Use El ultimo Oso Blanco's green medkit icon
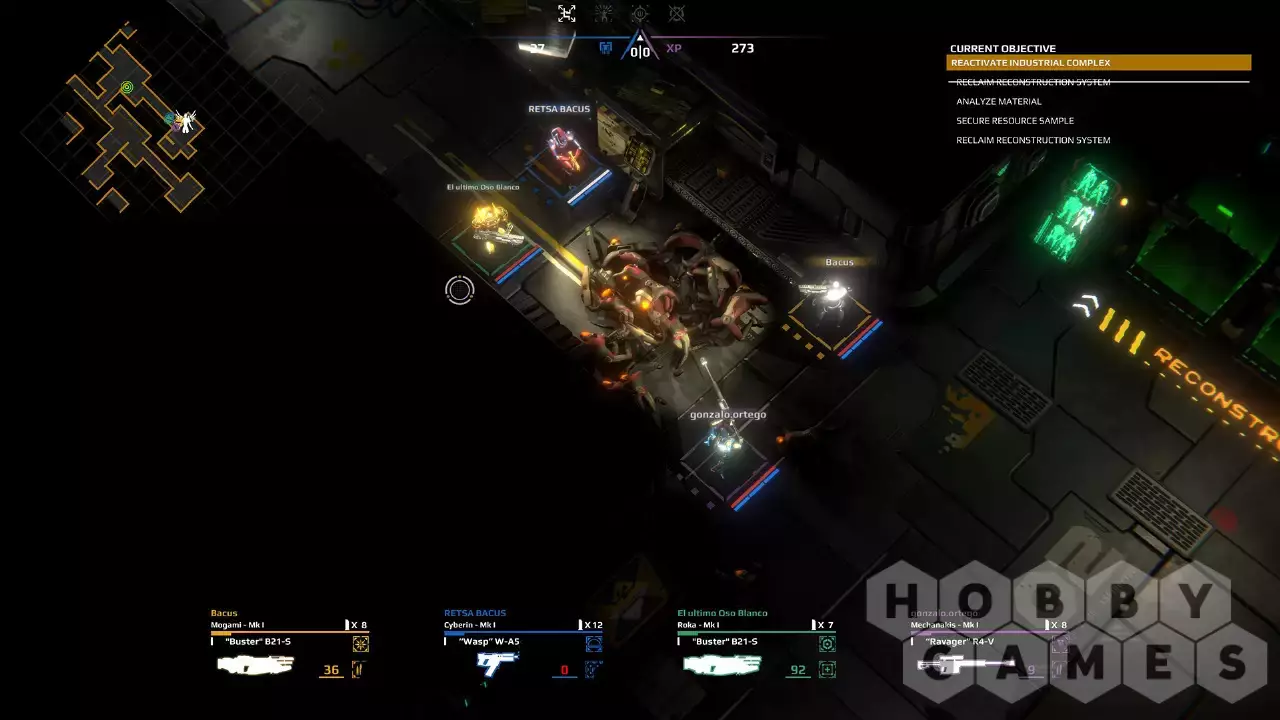Screen dimensions: 1280x720 [827, 669]
